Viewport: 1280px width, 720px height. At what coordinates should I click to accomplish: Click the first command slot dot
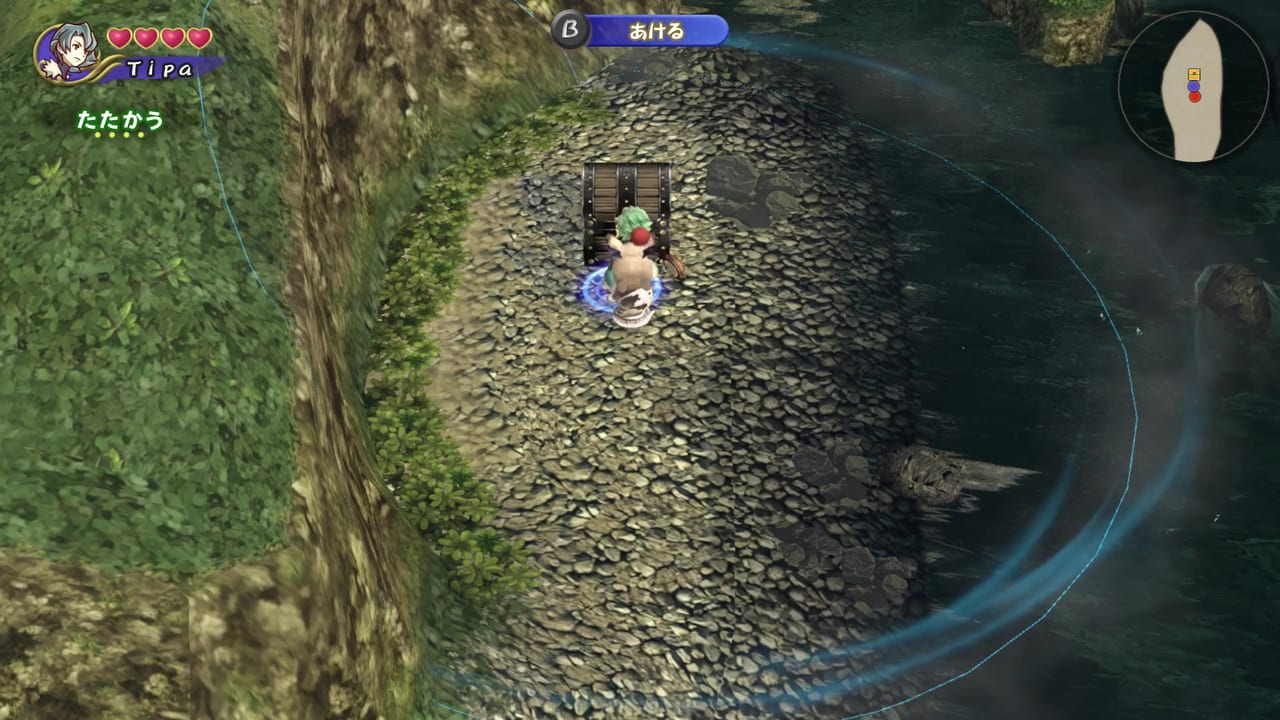tap(97, 135)
